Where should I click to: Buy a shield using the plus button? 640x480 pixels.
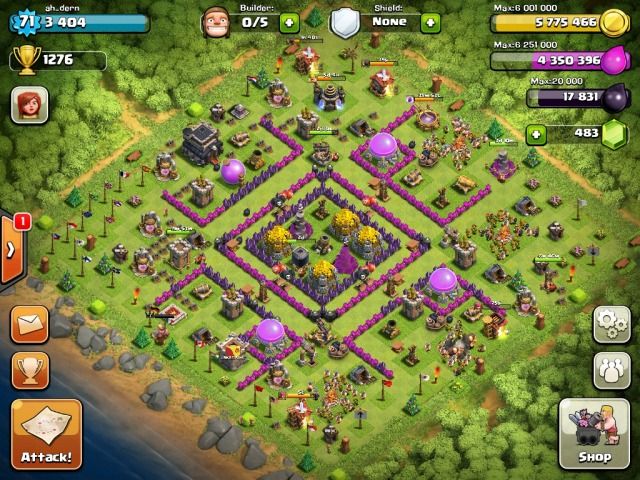[x=430, y=21]
